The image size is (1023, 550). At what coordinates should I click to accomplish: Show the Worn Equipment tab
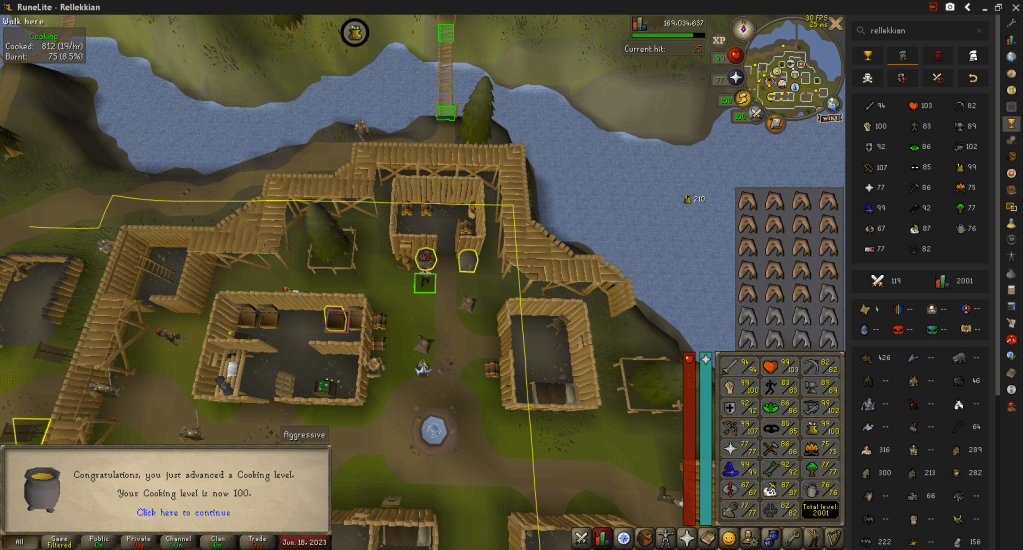[667, 538]
